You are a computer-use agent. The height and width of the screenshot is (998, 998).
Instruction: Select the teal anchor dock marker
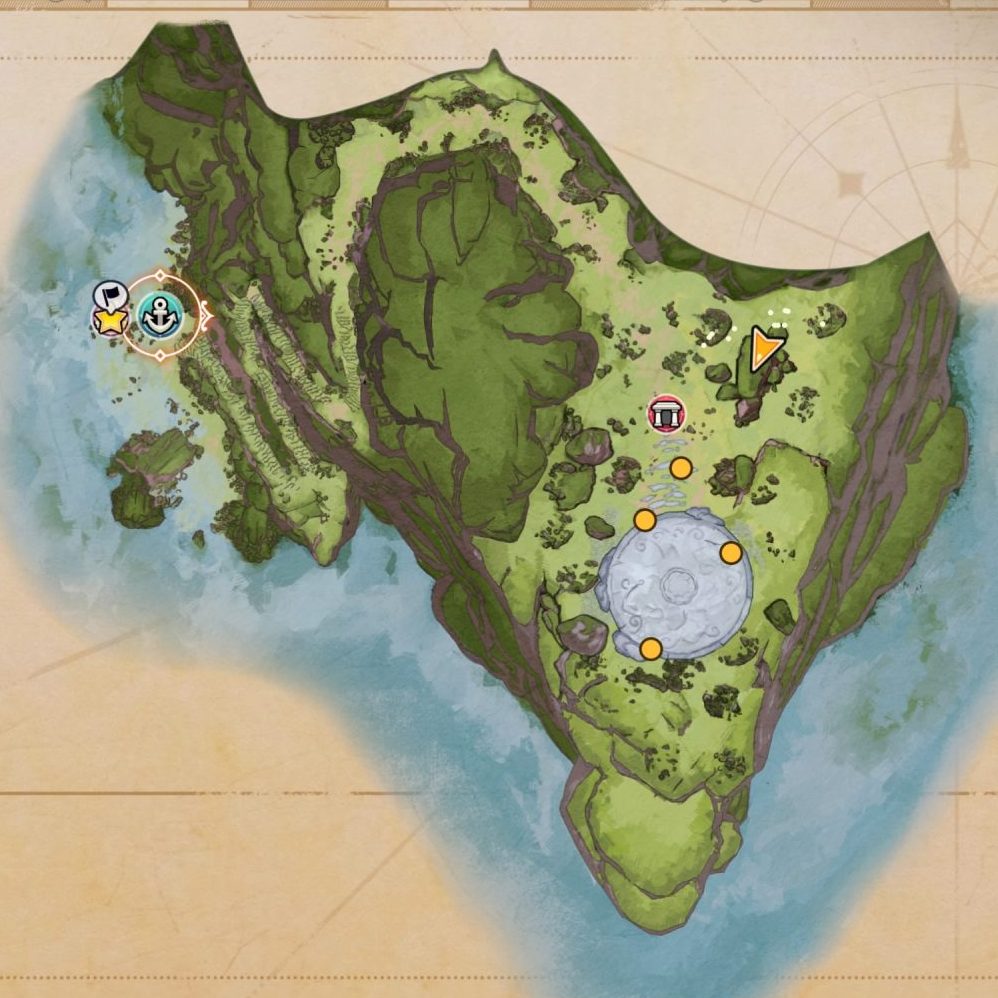pyautogui.click(x=158, y=315)
